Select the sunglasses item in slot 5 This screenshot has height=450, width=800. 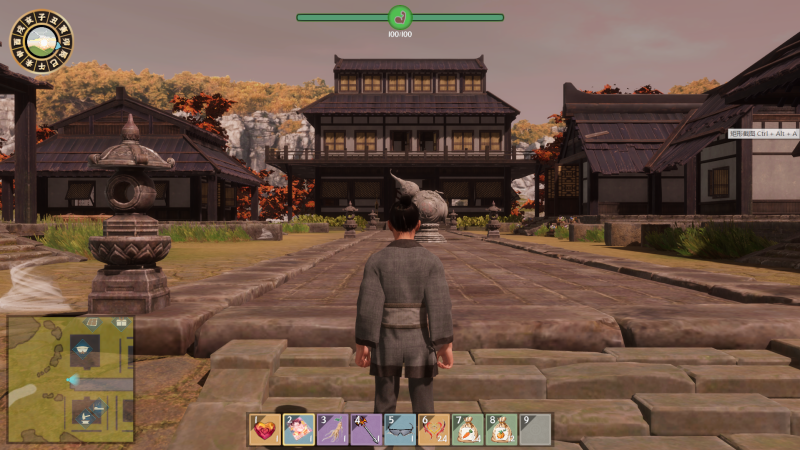pos(400,430)
